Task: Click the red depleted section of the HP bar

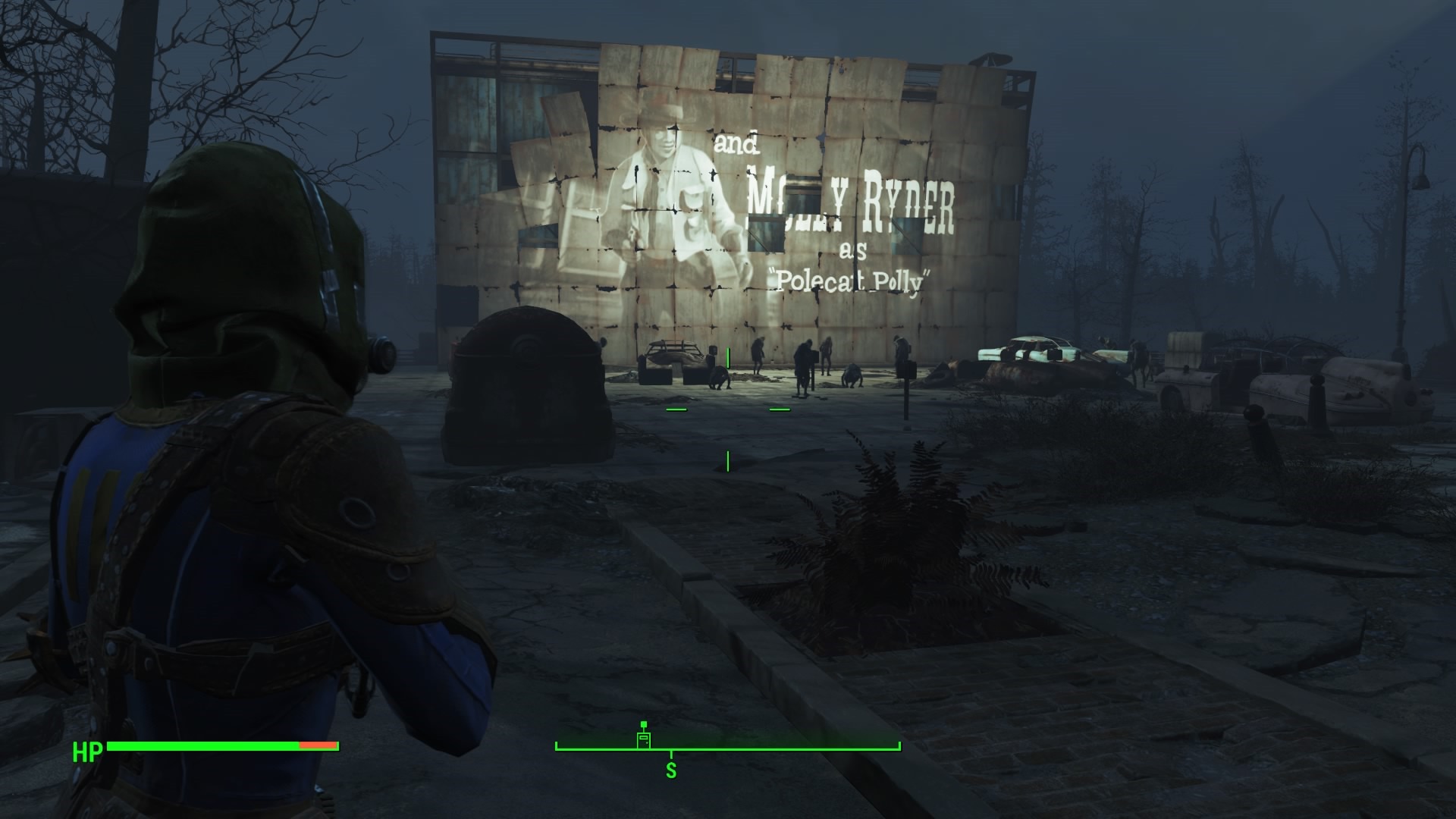Action: [x=319, y=746]
